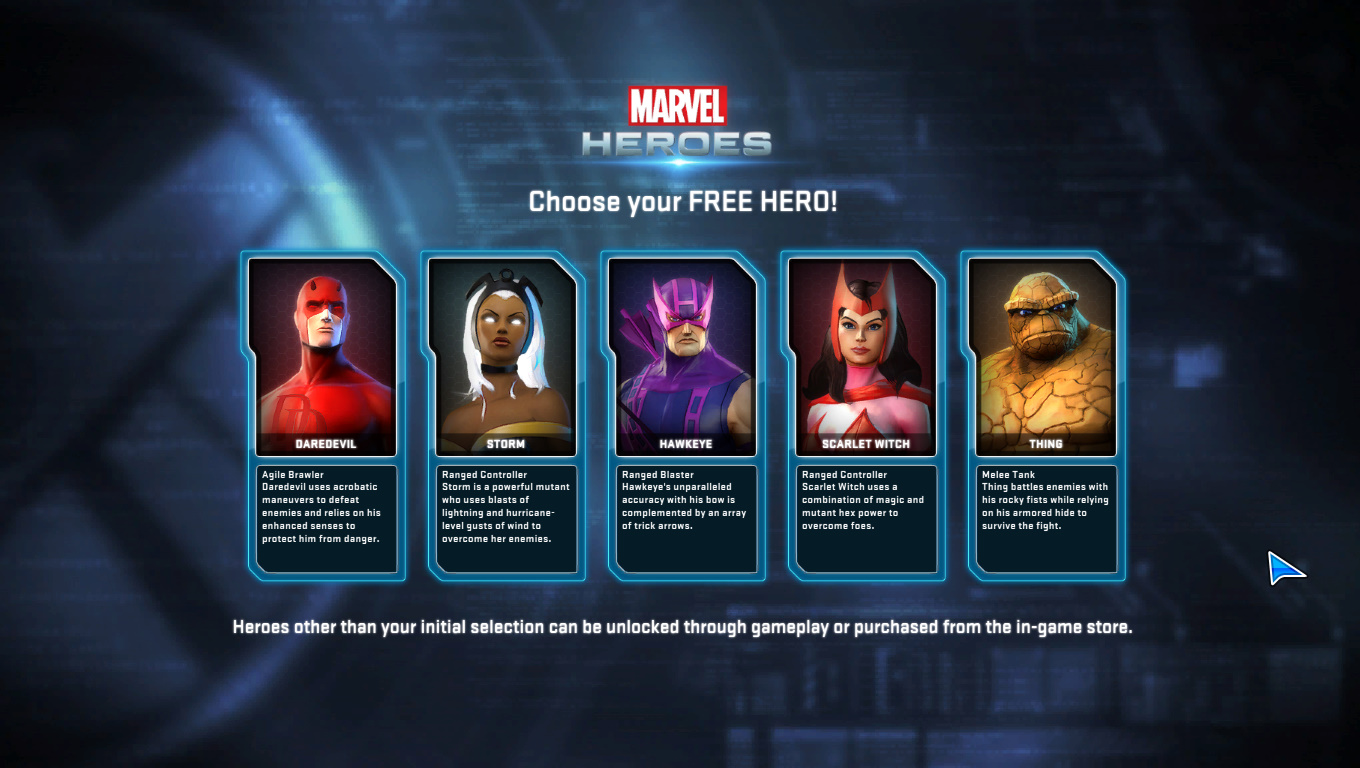
Task: Pick Hawkeye as your free hero
Action: click(x=682, y=358)
